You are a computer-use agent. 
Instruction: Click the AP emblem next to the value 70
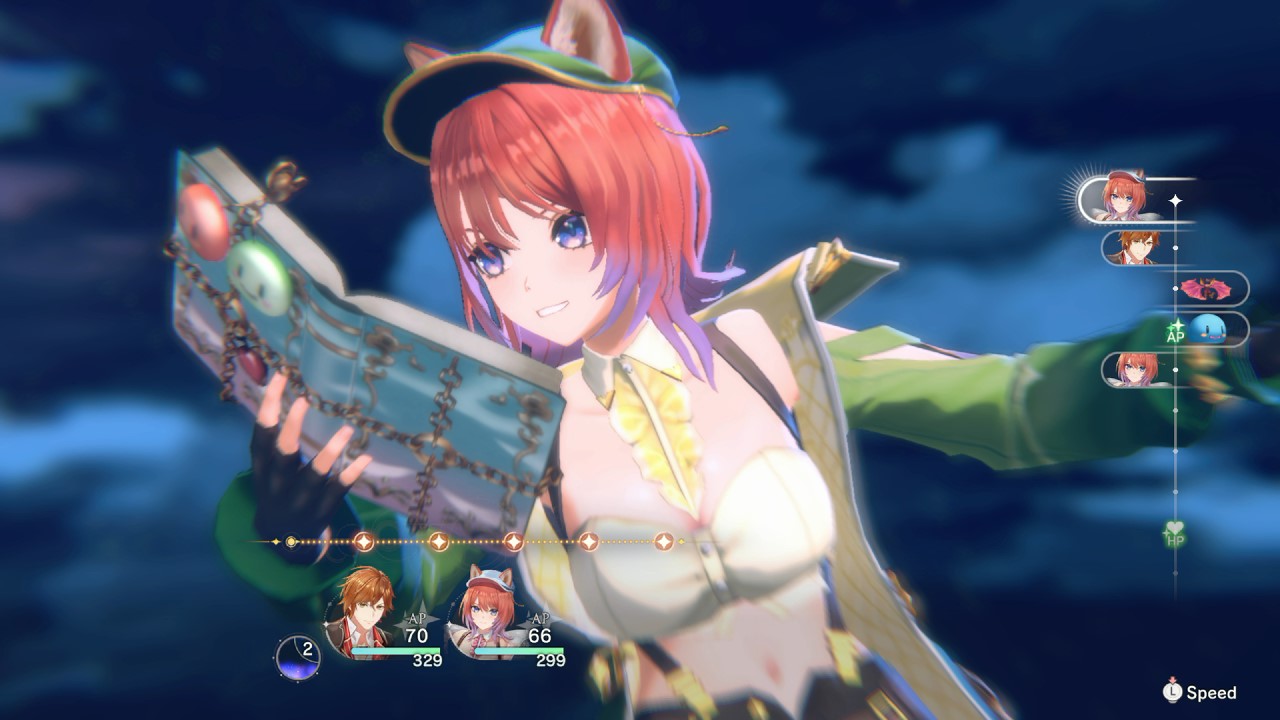(x=416, y=618)
